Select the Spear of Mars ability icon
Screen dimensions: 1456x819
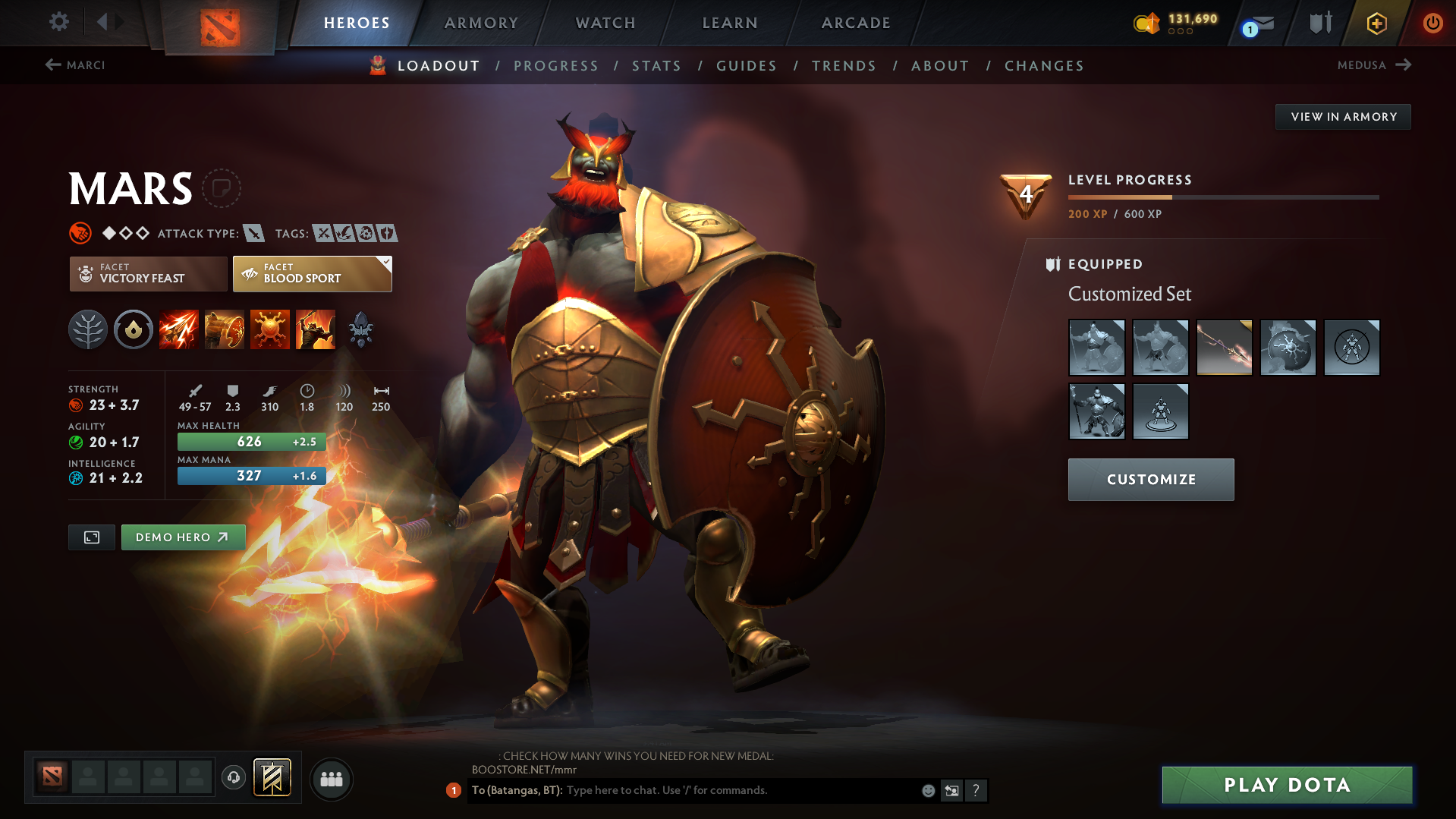[x=179, y=329]
